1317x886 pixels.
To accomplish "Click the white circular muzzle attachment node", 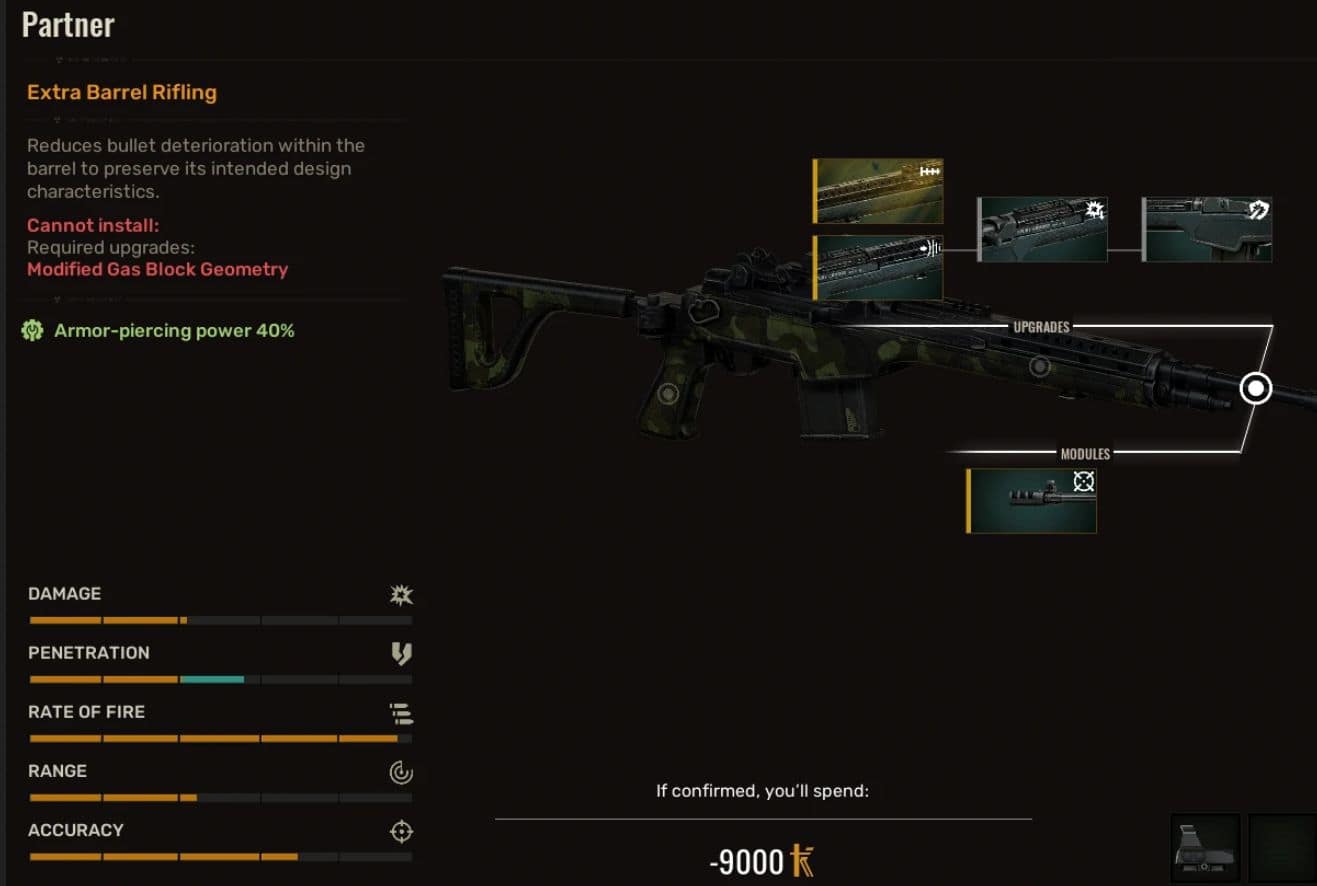I will tap(1256, 388).
